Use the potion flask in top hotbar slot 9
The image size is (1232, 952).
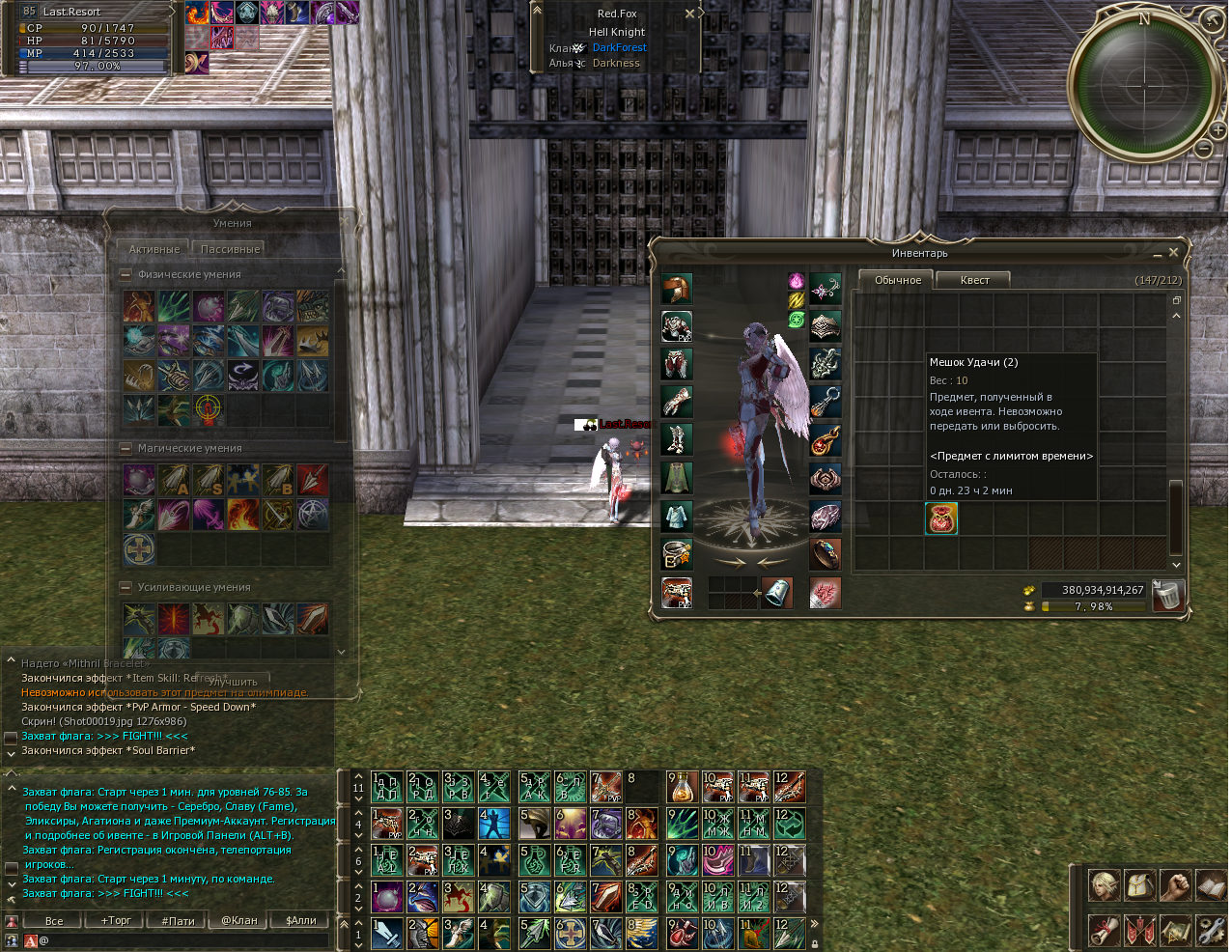682,788
